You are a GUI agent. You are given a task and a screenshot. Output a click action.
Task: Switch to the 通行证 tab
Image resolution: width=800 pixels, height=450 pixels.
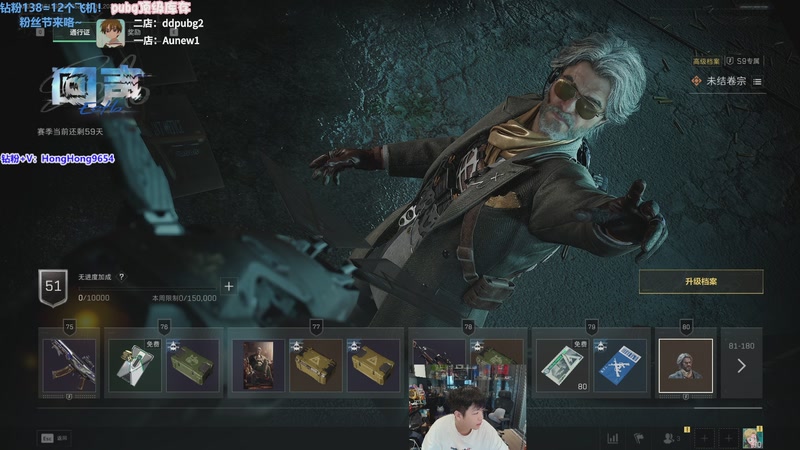(80, 32)
